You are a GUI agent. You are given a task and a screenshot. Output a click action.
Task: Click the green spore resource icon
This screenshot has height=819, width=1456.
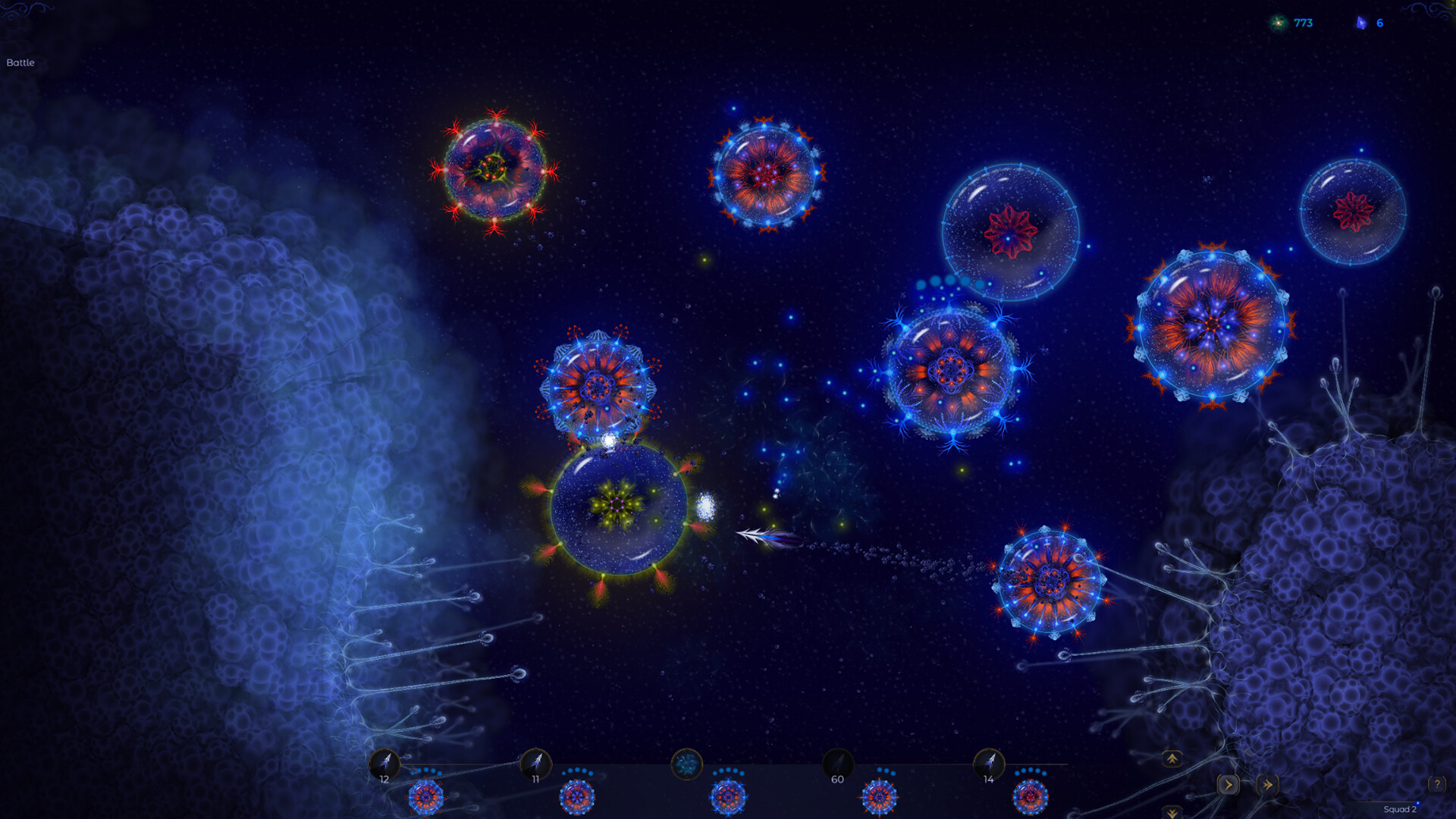[1279, 22]
